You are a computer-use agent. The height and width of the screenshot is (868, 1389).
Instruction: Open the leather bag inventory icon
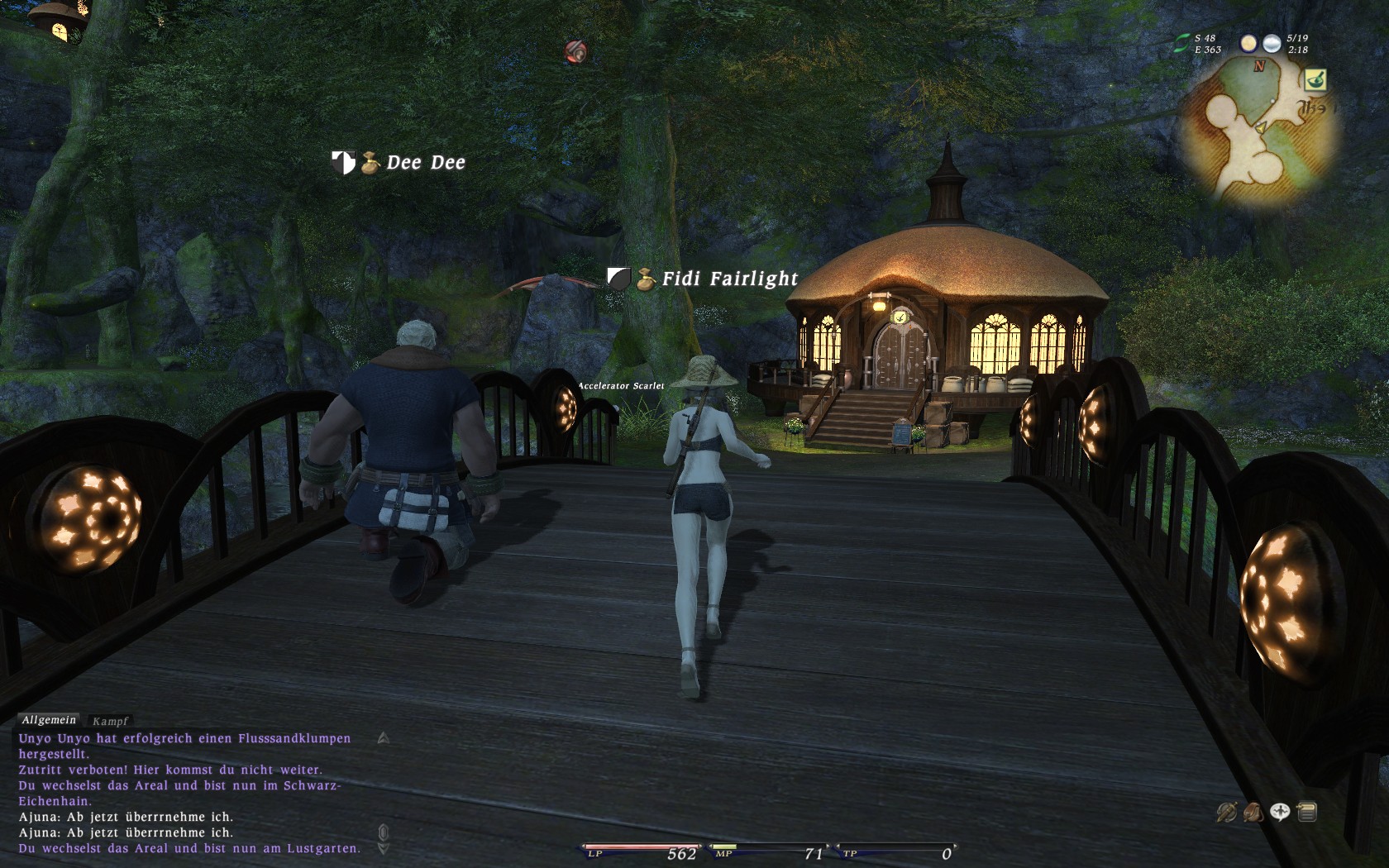click(1253, 813)
